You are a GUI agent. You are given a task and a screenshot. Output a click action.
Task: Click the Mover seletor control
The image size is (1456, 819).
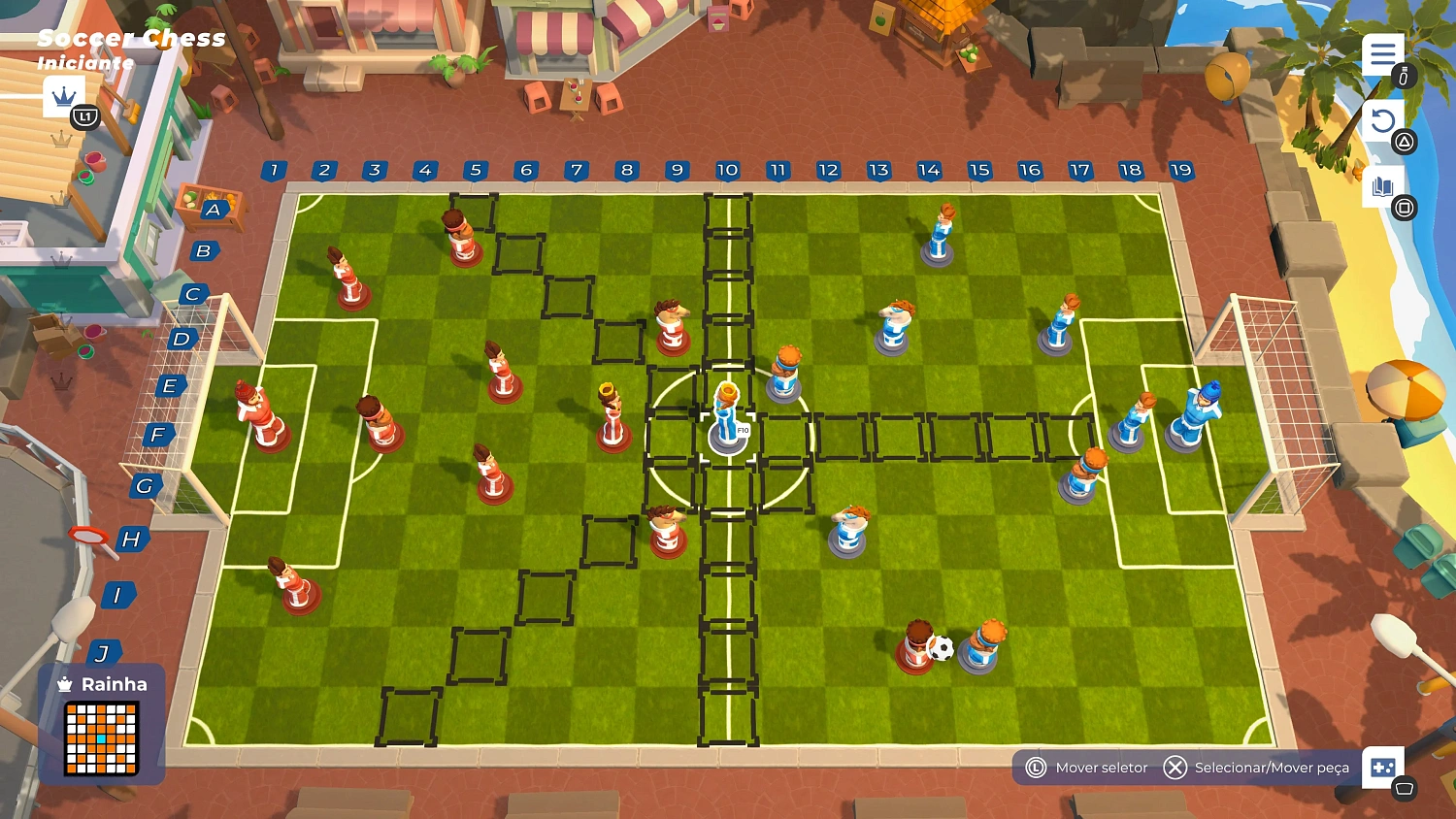tap(1102, 768)
